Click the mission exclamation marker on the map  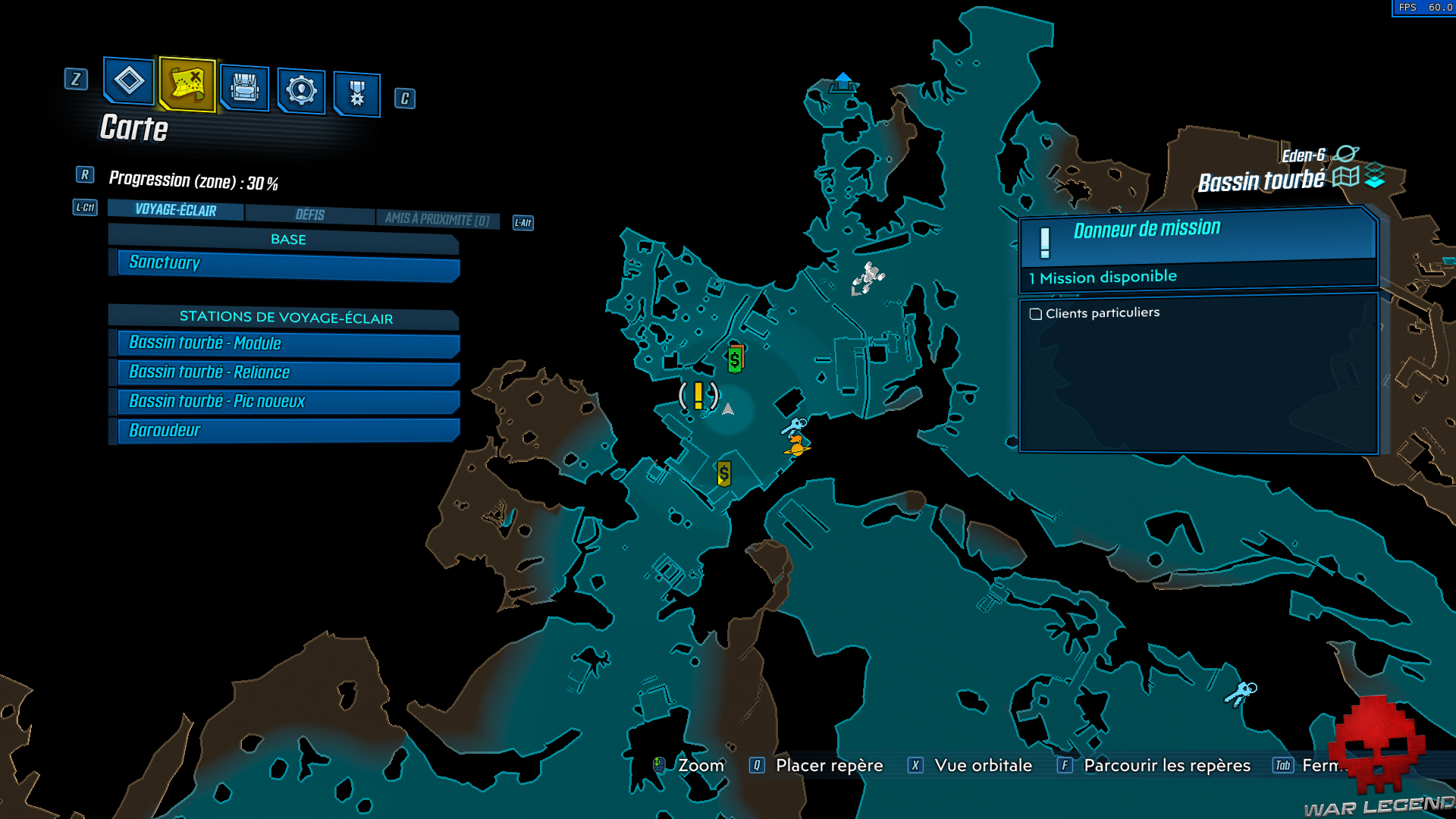698,397
